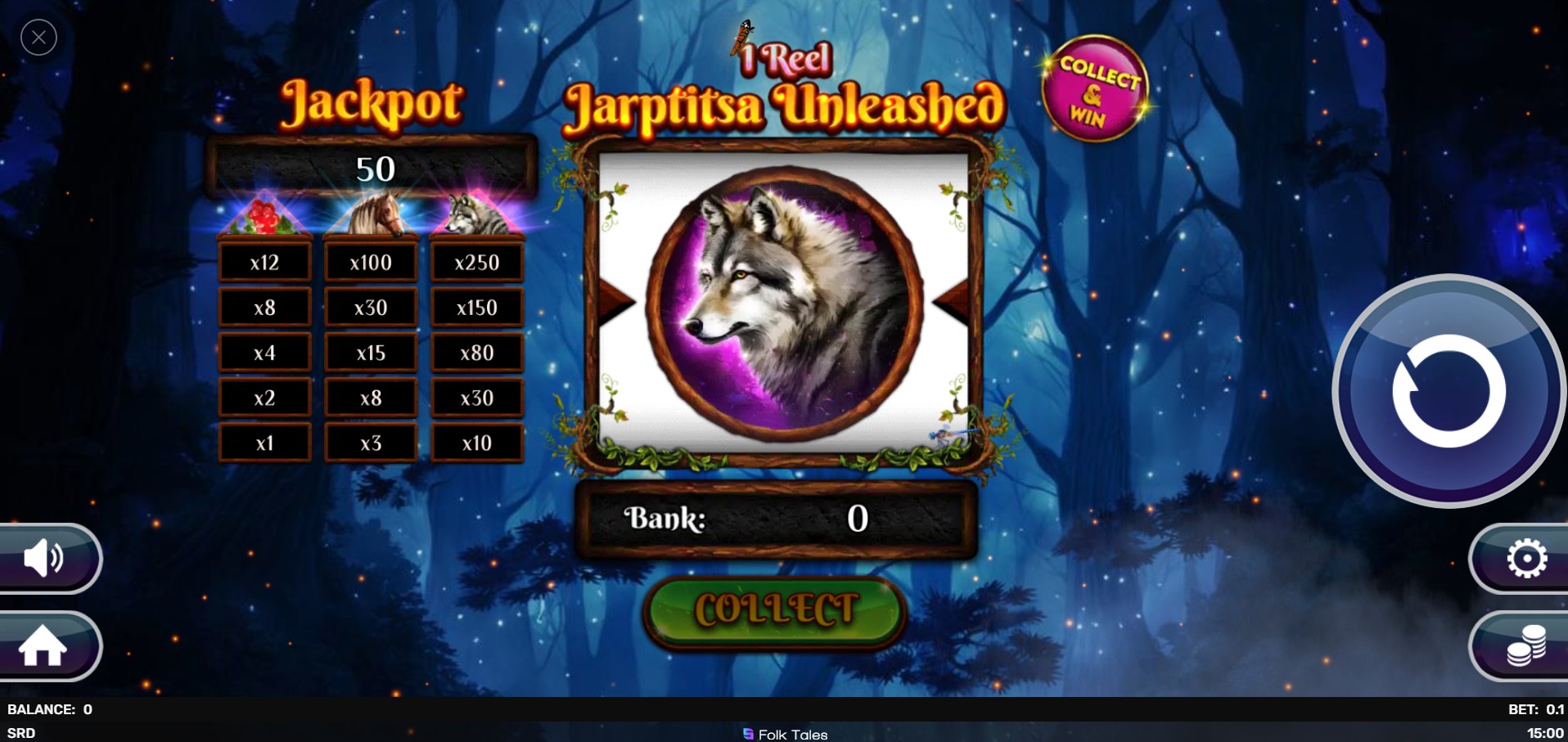Close the jackpot screen with the X
The width and height of the screenshot is (1568, 742).
pyautogui.click(x=38, y=37)
